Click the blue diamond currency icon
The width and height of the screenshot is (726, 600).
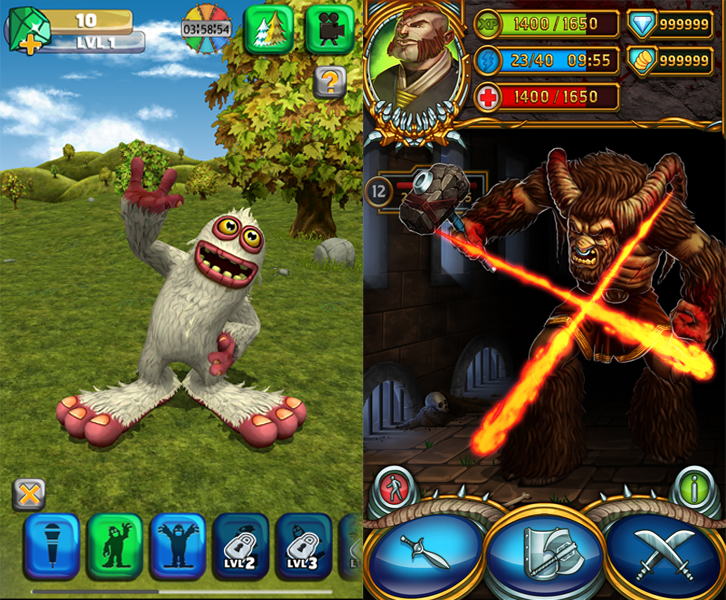(x=641, y=24)
